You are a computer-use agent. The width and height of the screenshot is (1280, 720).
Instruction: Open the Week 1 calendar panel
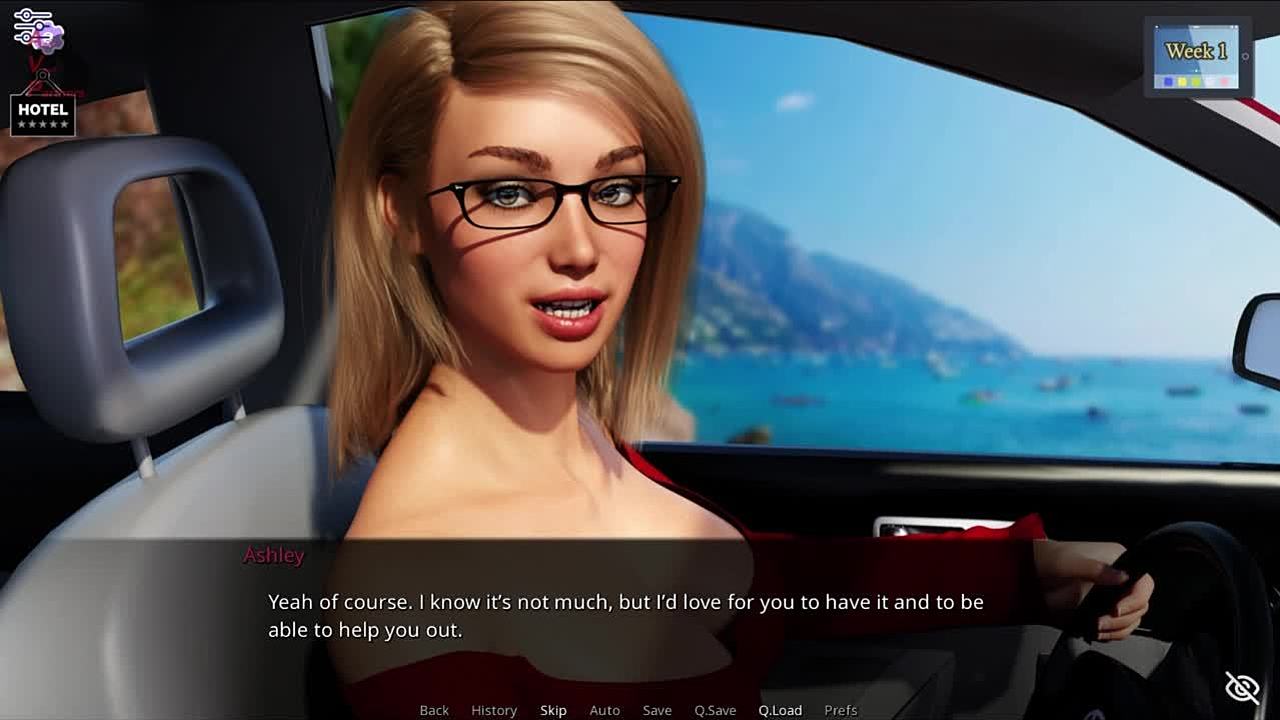coord(1196,58)
